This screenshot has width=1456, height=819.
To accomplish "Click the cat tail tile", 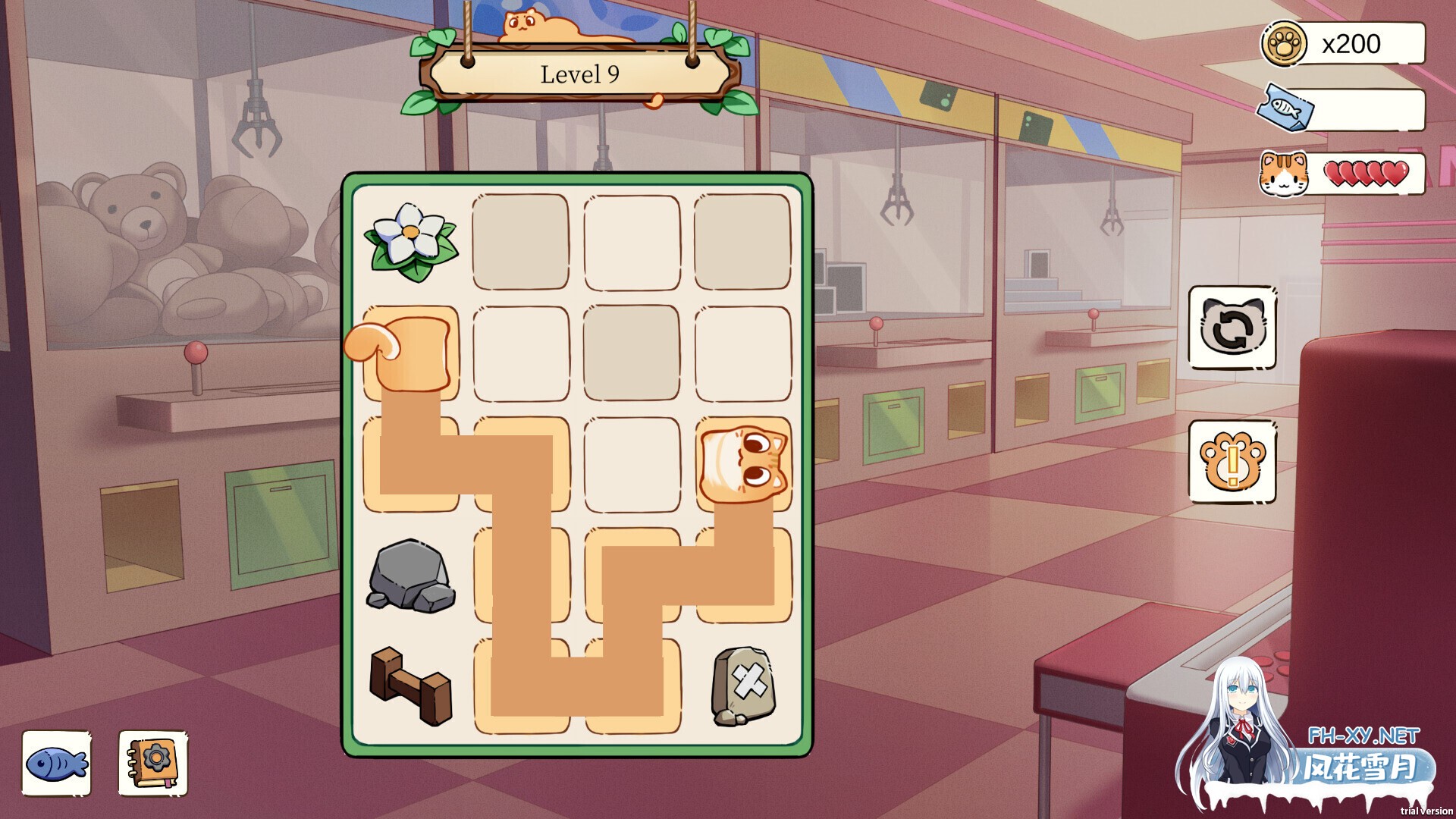I will point(410,352).
